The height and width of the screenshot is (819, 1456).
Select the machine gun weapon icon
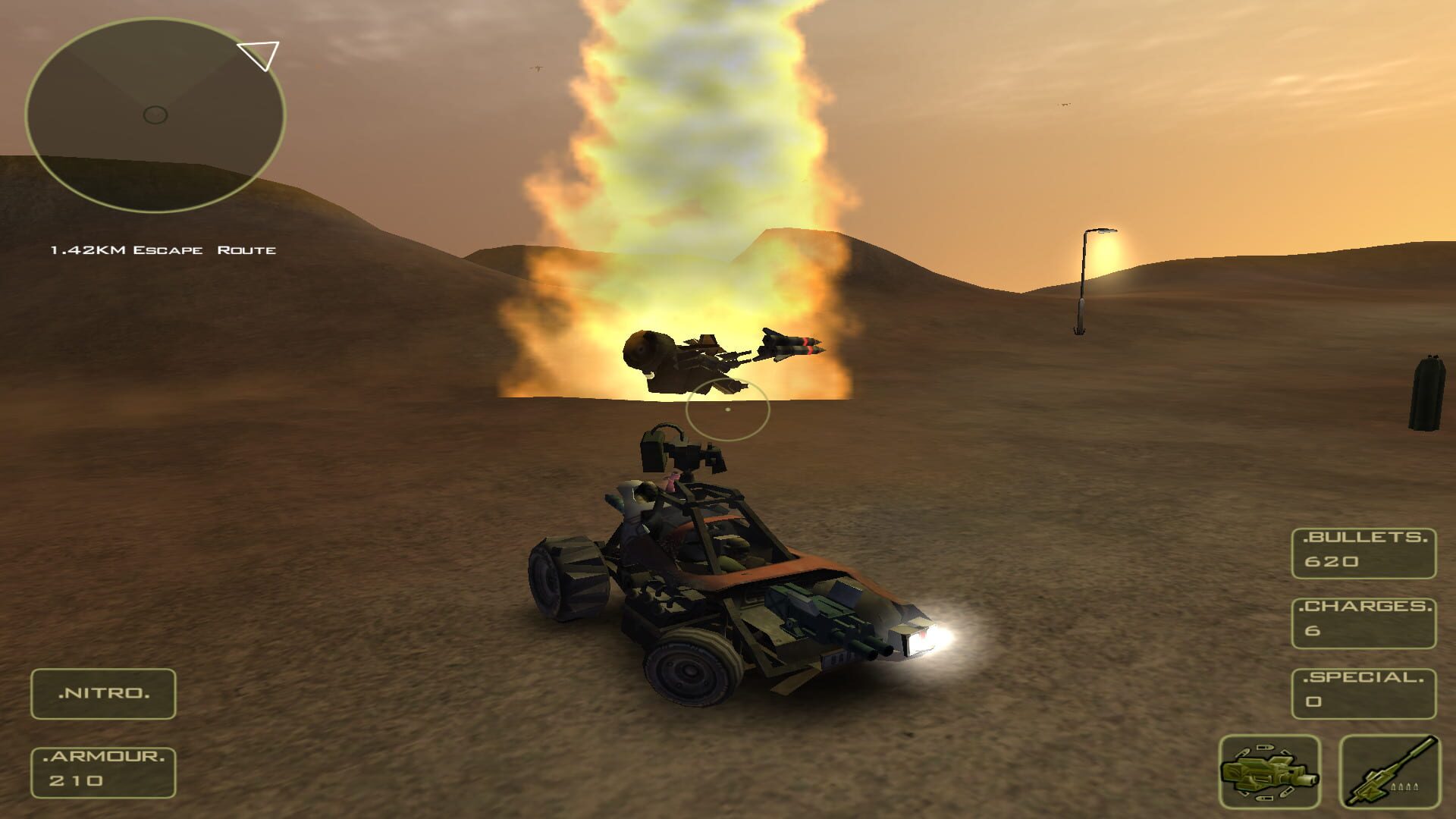(x=1392, y=773)
